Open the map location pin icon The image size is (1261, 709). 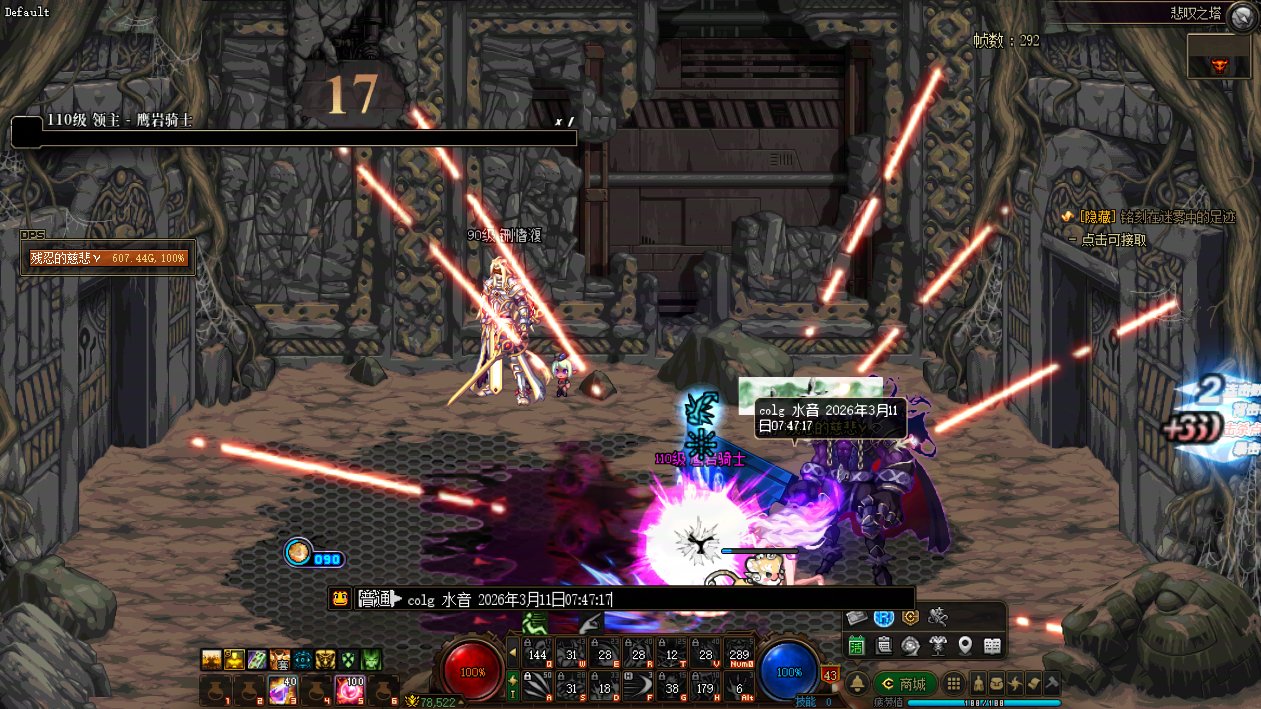click(x=965, y=645)
